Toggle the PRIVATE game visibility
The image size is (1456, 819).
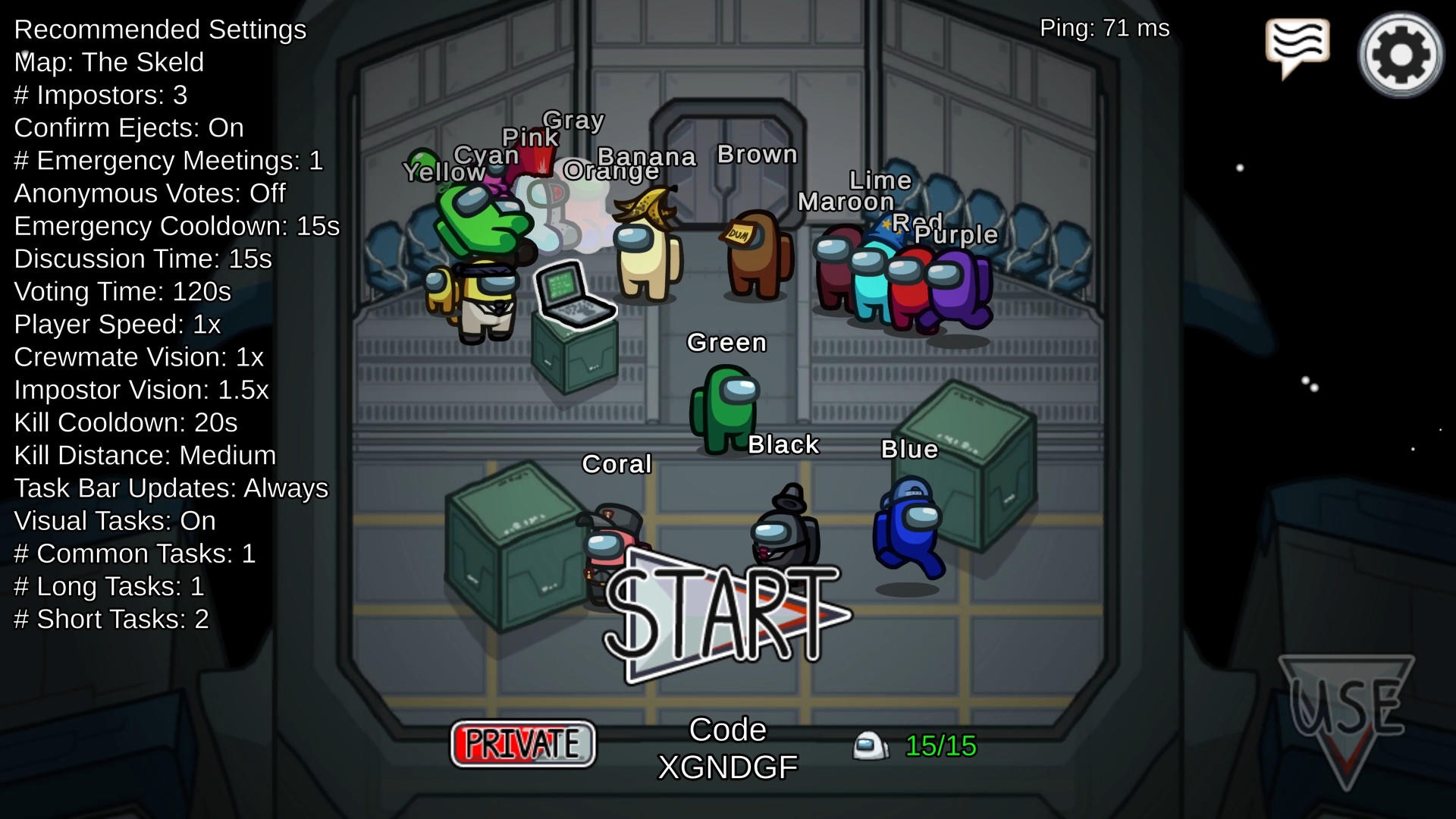pos(523,743)
